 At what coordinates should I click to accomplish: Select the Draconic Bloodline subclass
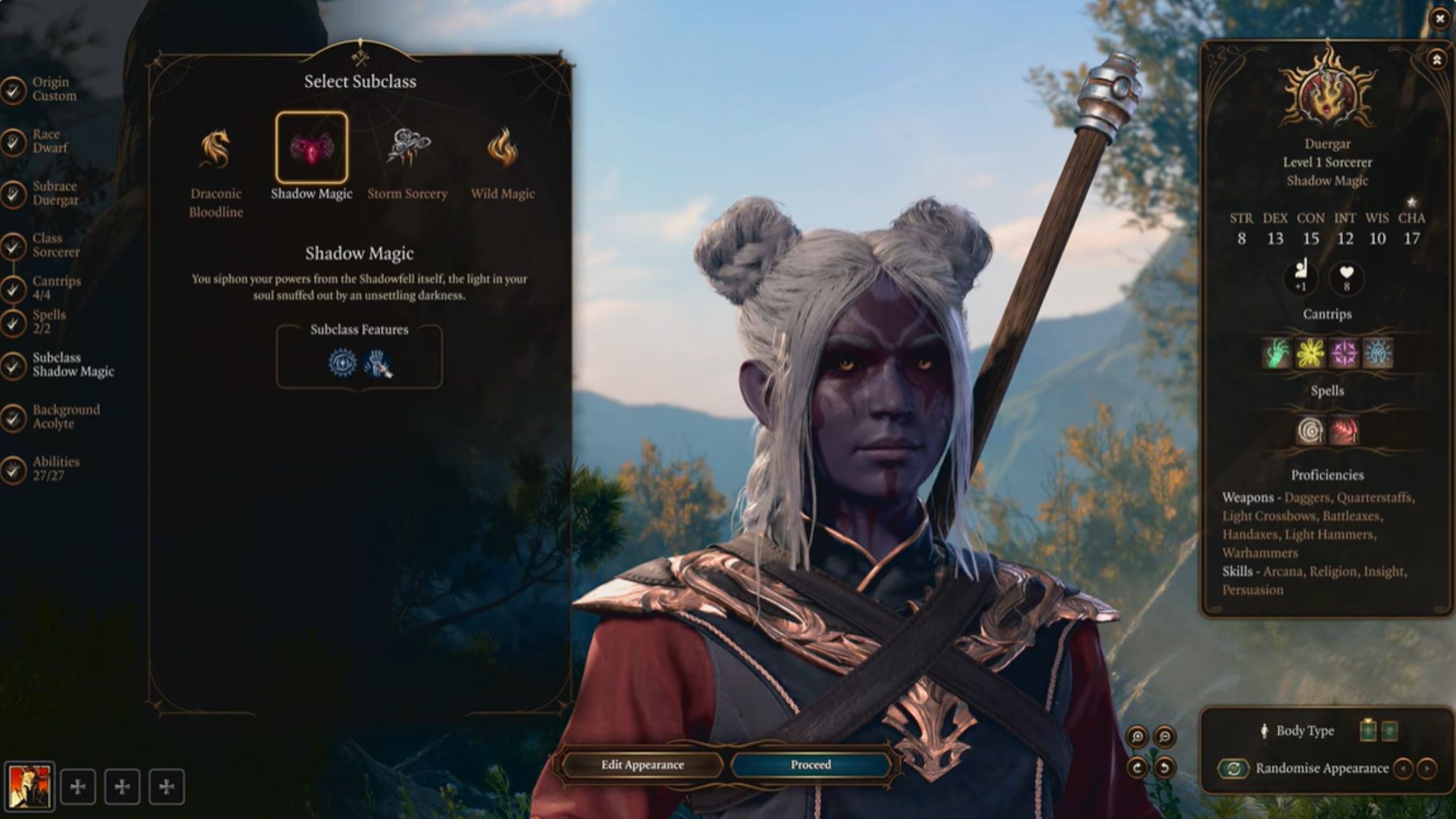[215, 149]
